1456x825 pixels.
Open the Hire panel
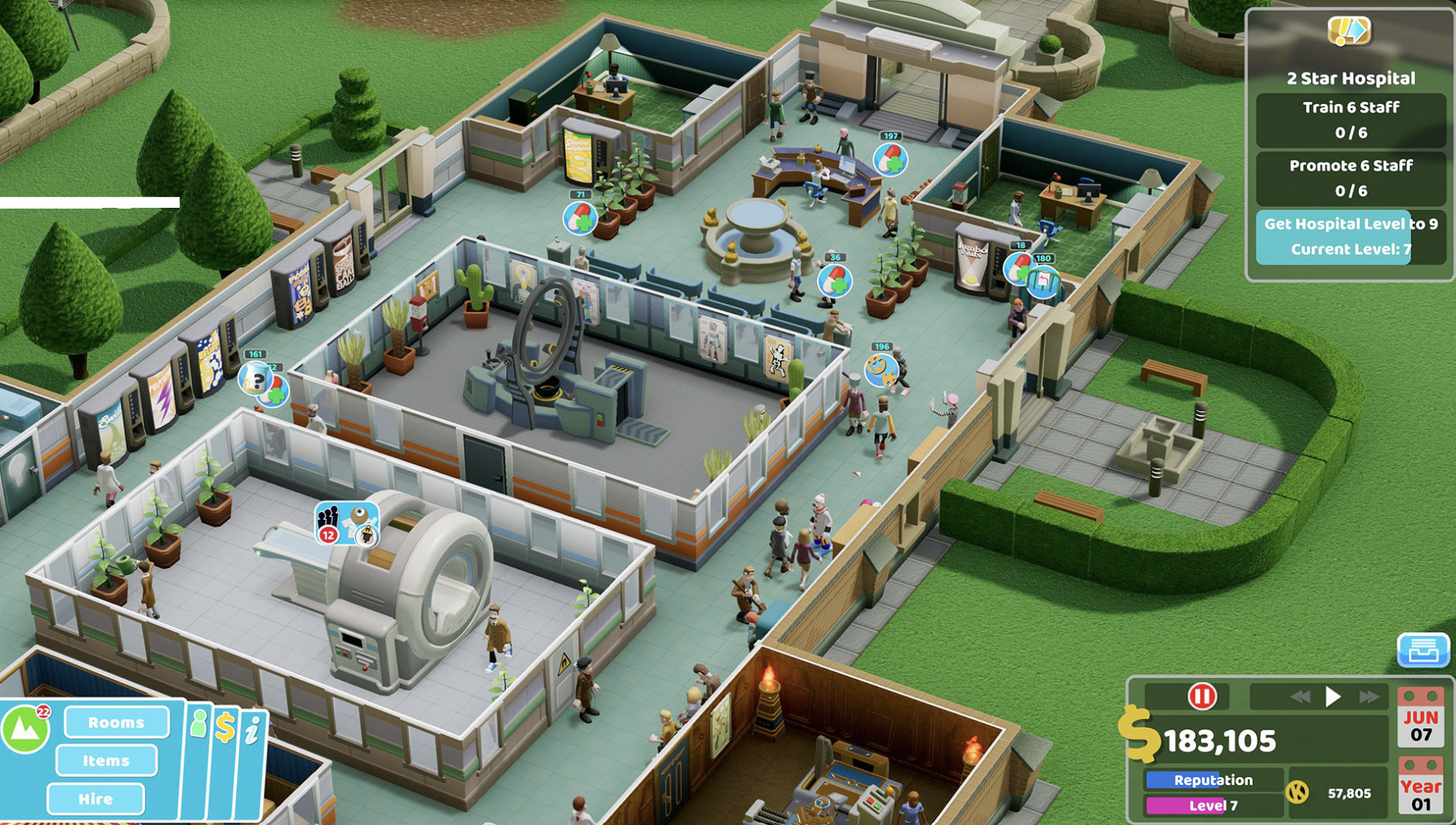point(95,798)
